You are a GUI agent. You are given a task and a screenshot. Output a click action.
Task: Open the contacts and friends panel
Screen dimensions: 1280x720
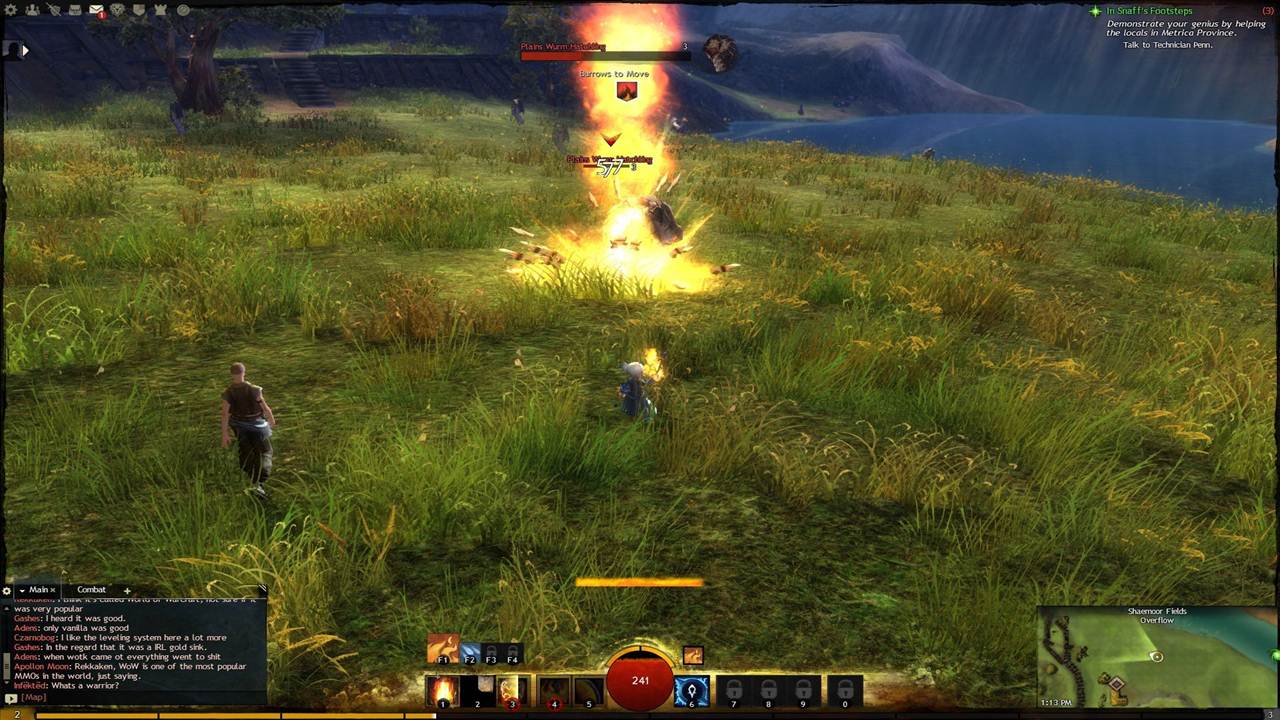[x=33, y=10]
